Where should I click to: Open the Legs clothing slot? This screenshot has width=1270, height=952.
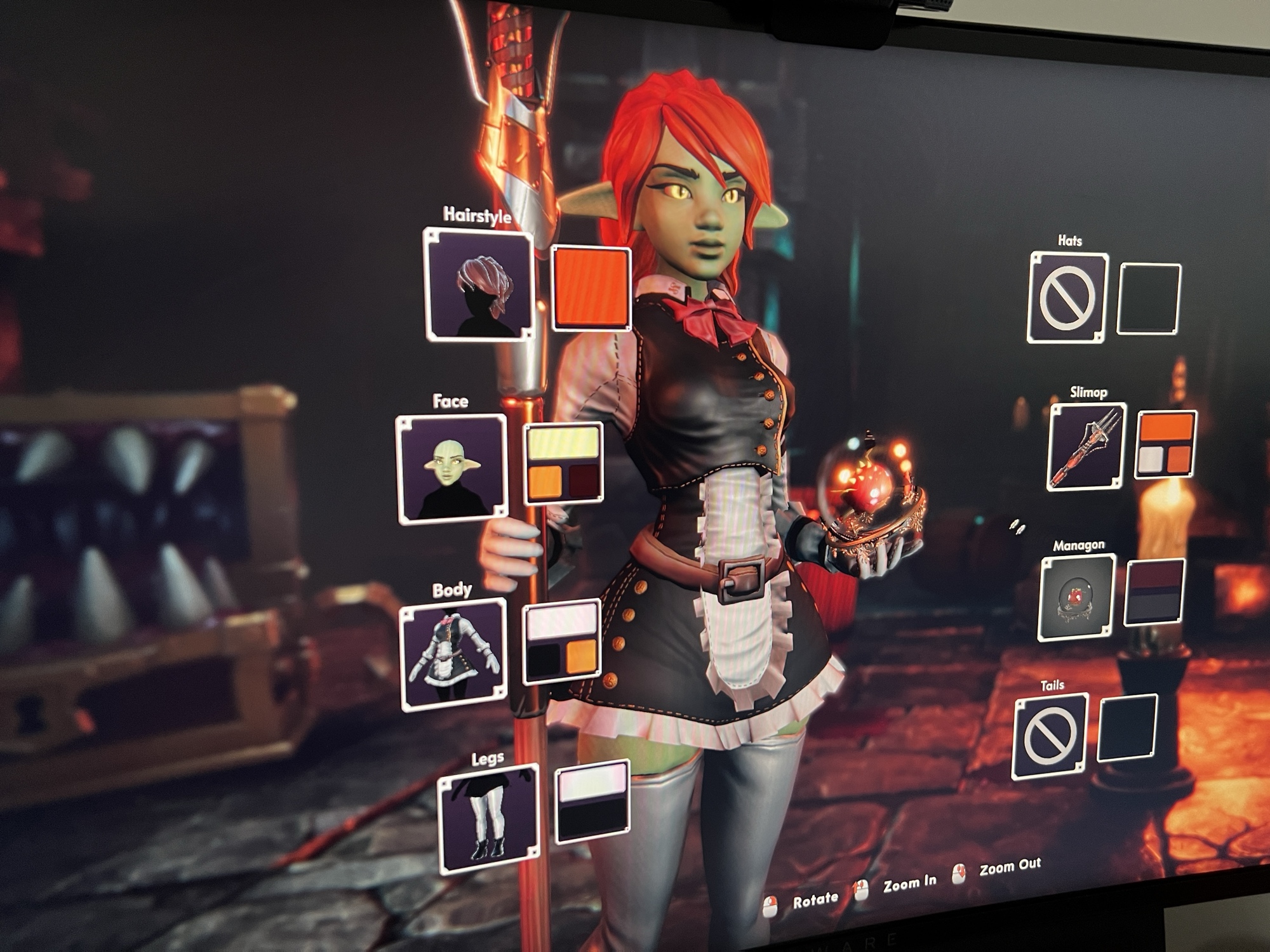pyautogui.click(x=488, y=819)
